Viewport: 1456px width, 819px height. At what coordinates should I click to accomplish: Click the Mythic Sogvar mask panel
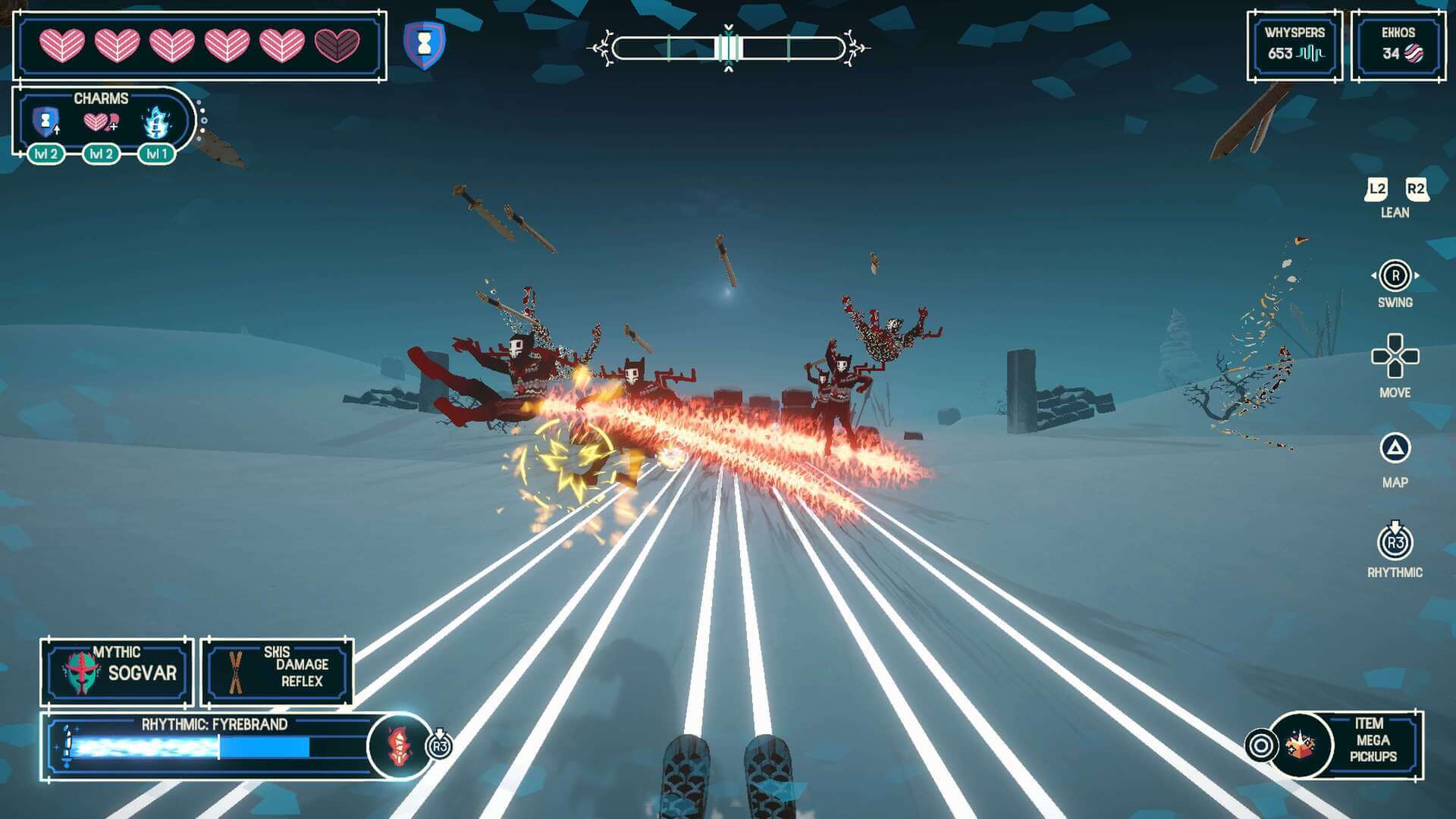click(117, 672)
